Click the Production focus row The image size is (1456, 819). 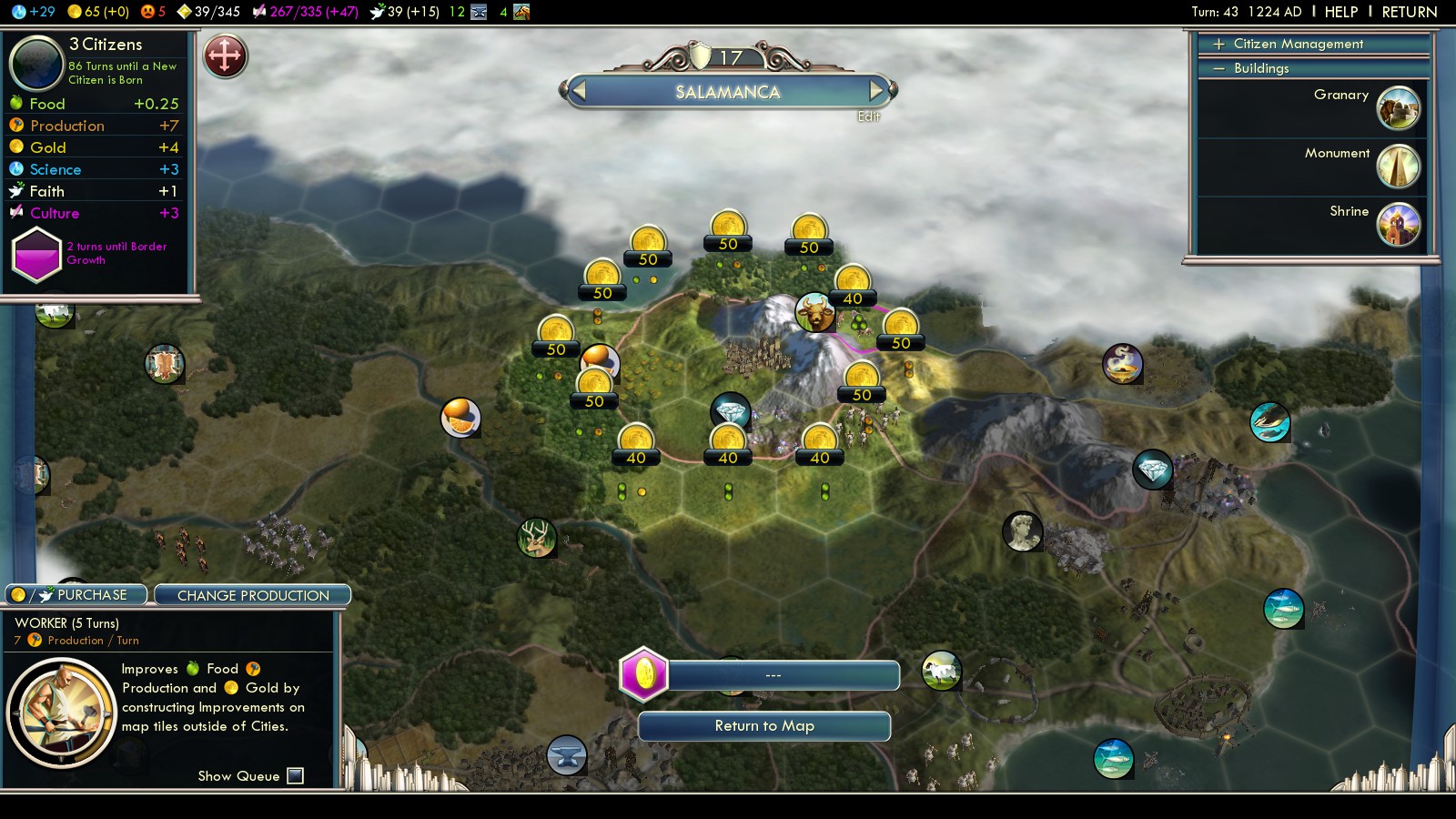click(x=95, y=126)
